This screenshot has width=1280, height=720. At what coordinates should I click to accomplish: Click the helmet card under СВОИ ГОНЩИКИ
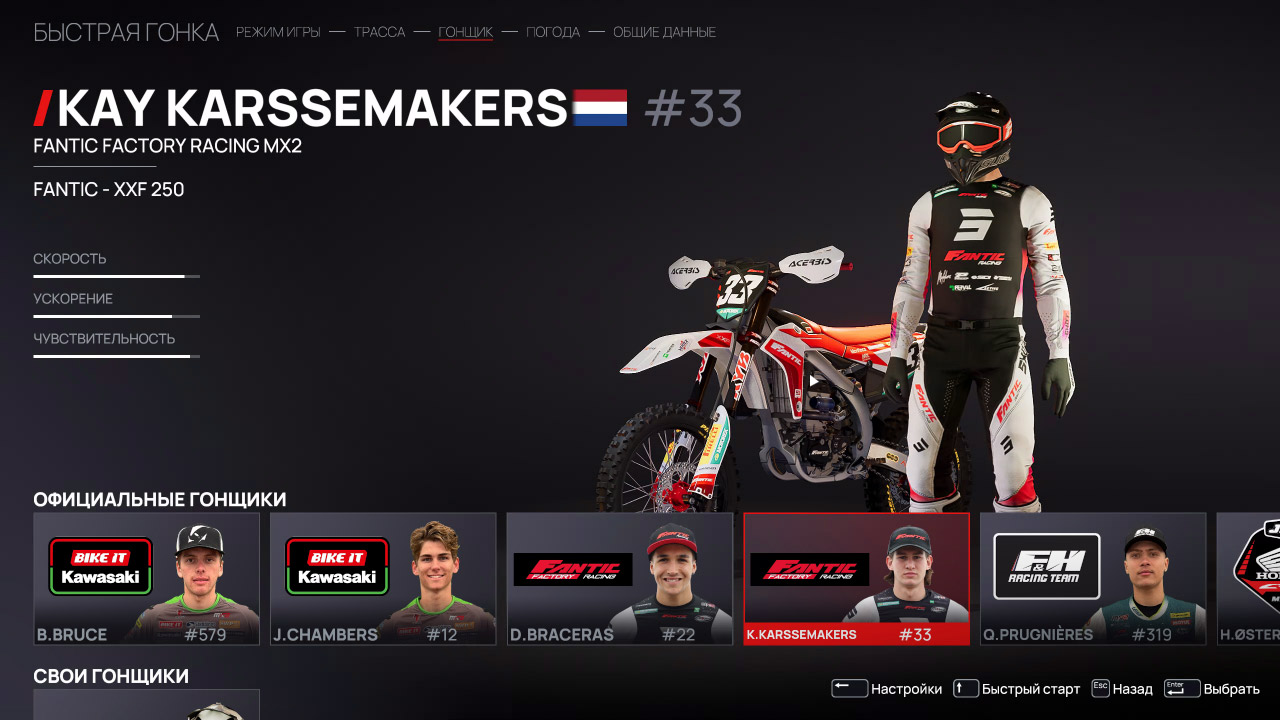tap(147, 706)
